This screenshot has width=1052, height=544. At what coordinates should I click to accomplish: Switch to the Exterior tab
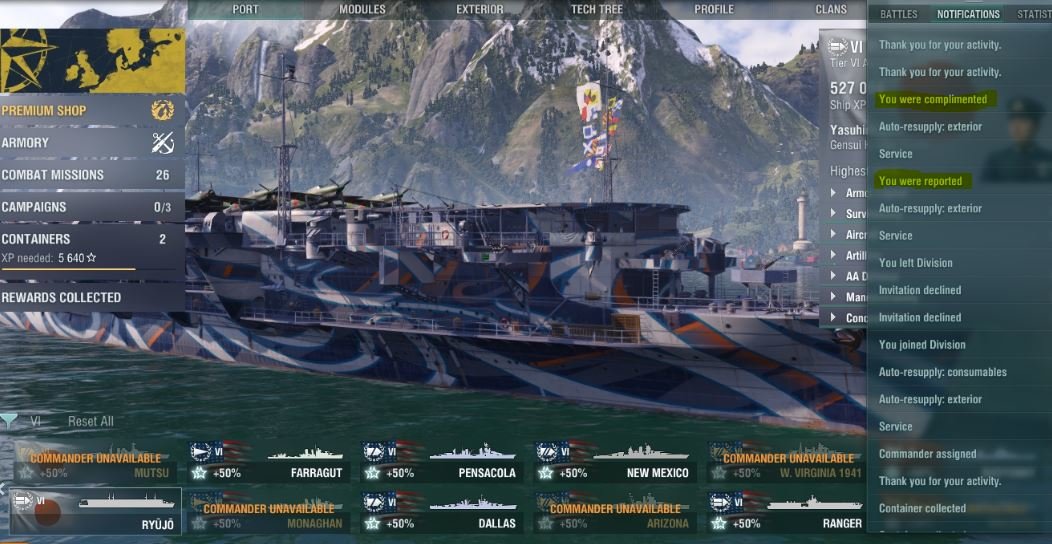click(x=479, y=10)
